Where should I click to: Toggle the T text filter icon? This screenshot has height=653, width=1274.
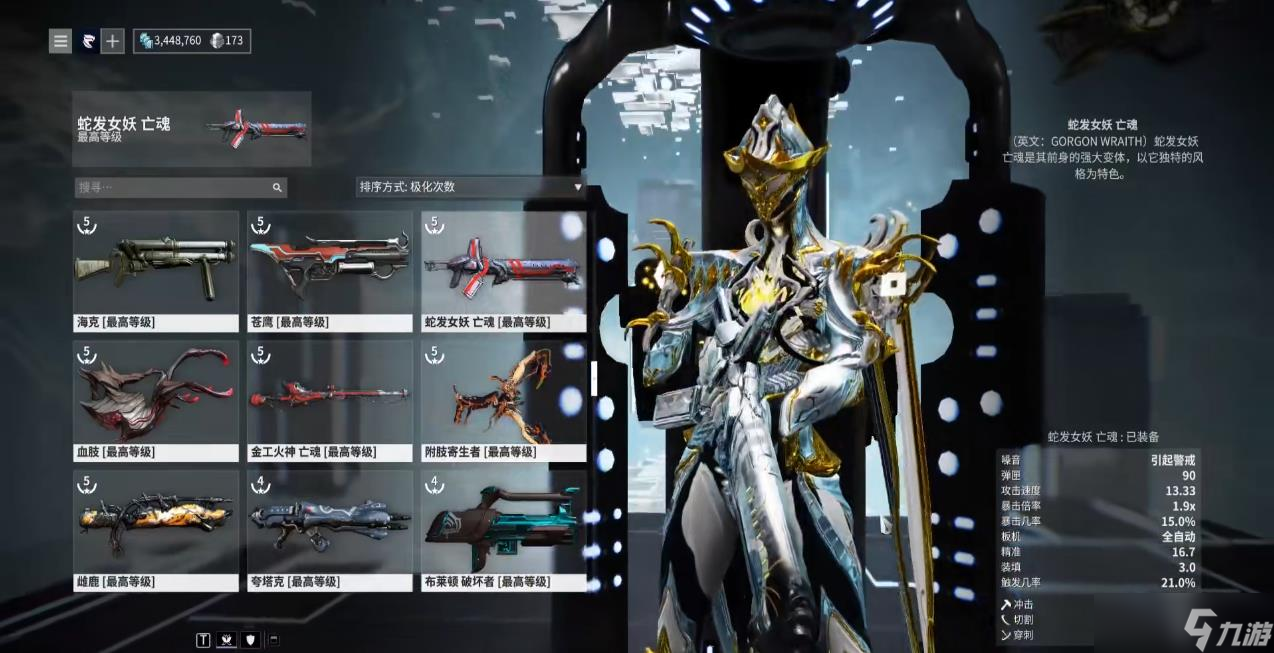pyautogui.click(x=203, y=640)
